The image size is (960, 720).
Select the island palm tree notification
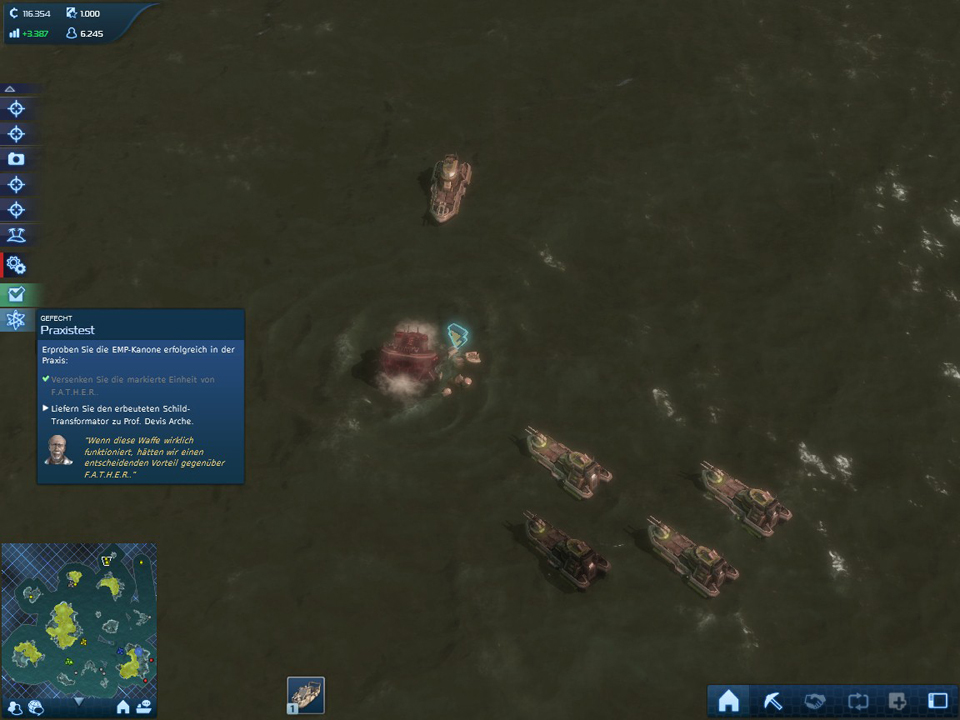point(16,235)
